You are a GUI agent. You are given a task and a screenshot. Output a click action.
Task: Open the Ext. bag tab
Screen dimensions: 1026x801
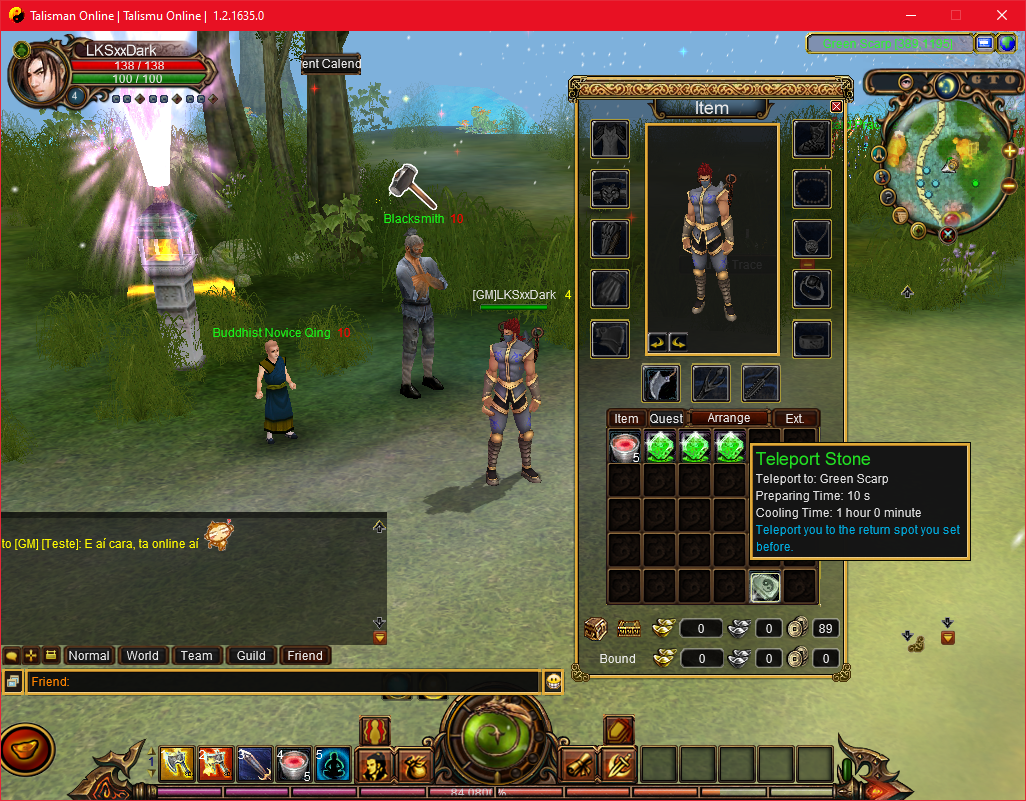(795, 419)
